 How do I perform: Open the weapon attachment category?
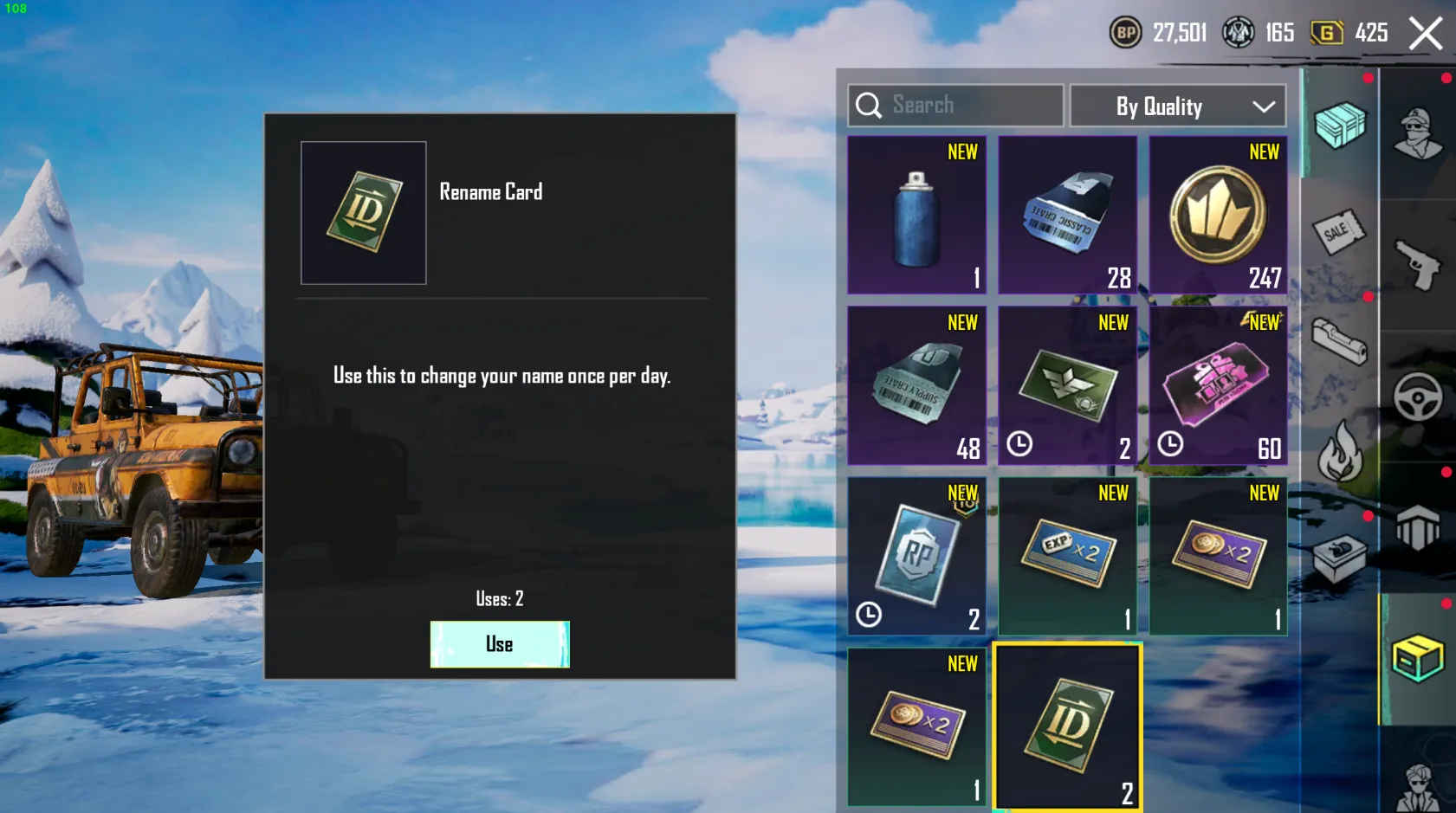click(x=1341, y=339)
